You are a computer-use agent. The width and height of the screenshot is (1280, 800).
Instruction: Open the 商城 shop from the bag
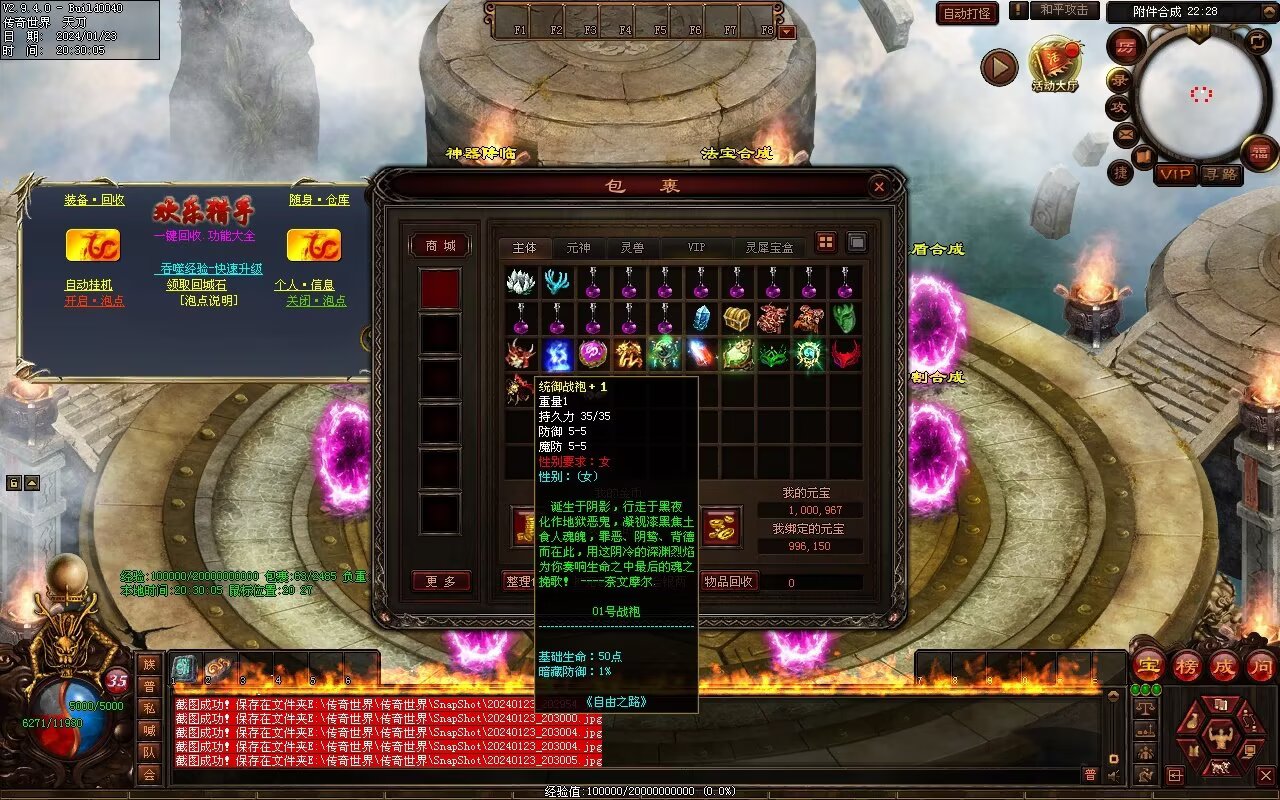coord(440,246)
